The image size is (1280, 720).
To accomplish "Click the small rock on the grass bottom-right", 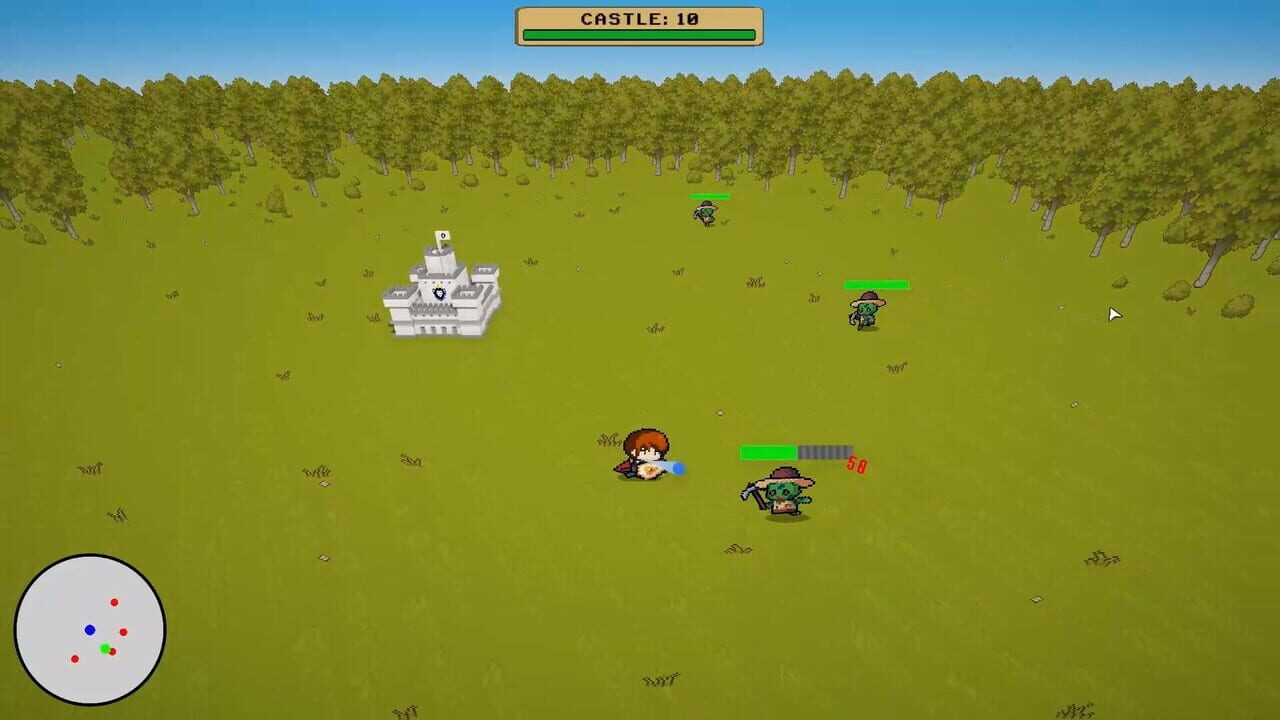I will pos(1036,600).
